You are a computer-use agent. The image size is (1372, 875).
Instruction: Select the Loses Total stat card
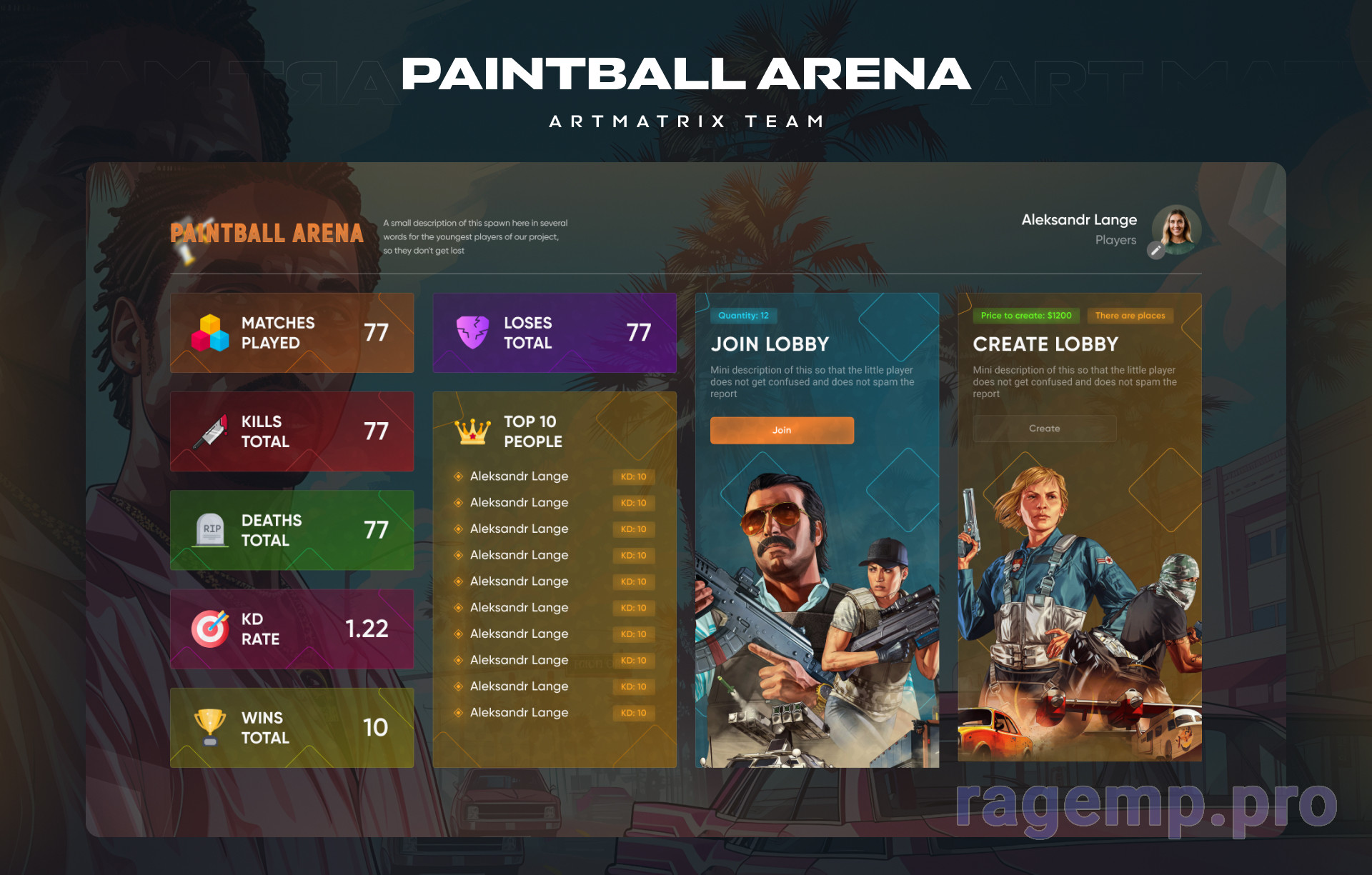point(554,333)
